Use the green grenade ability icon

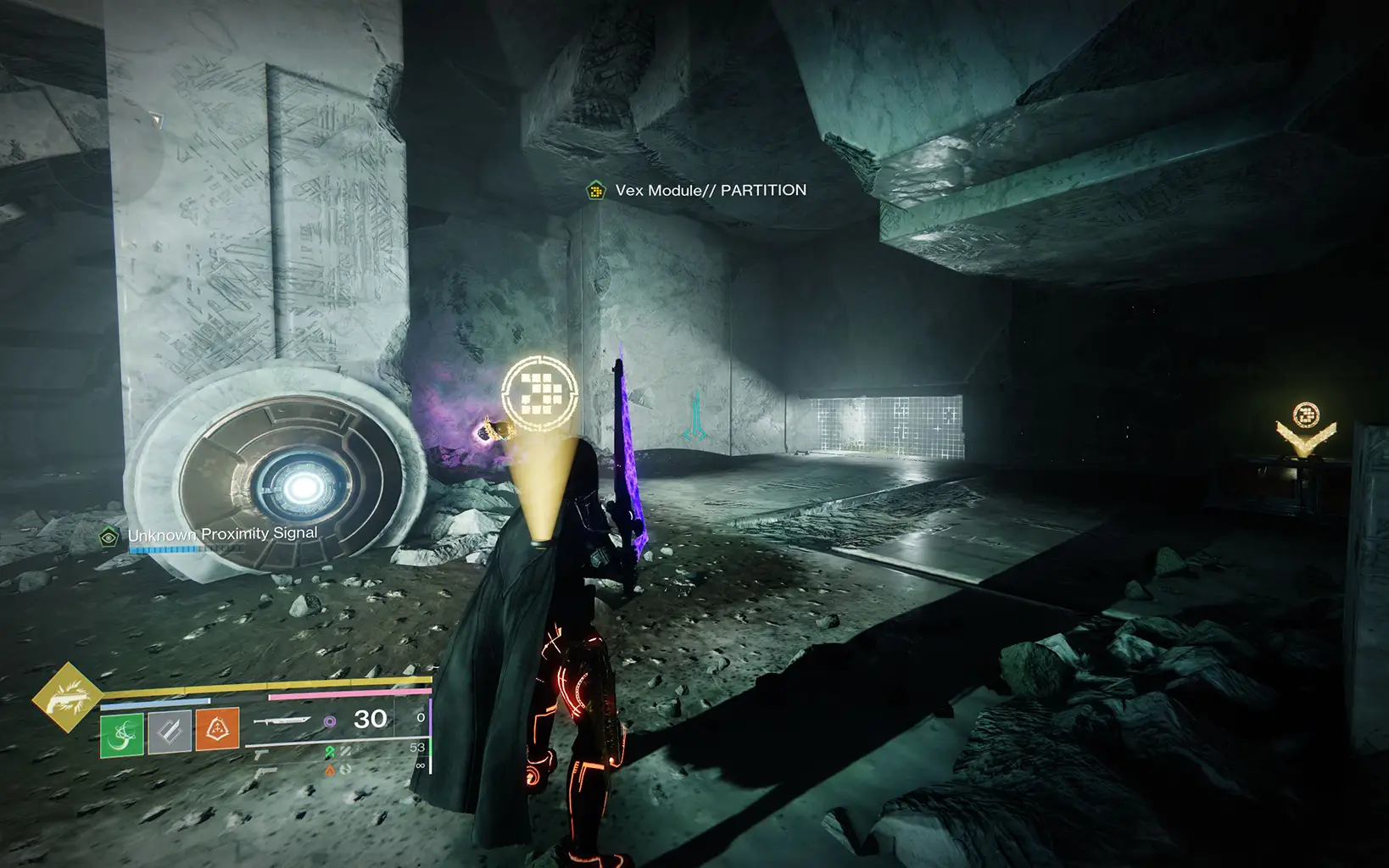pyautogui.click(x=122, y=731)
